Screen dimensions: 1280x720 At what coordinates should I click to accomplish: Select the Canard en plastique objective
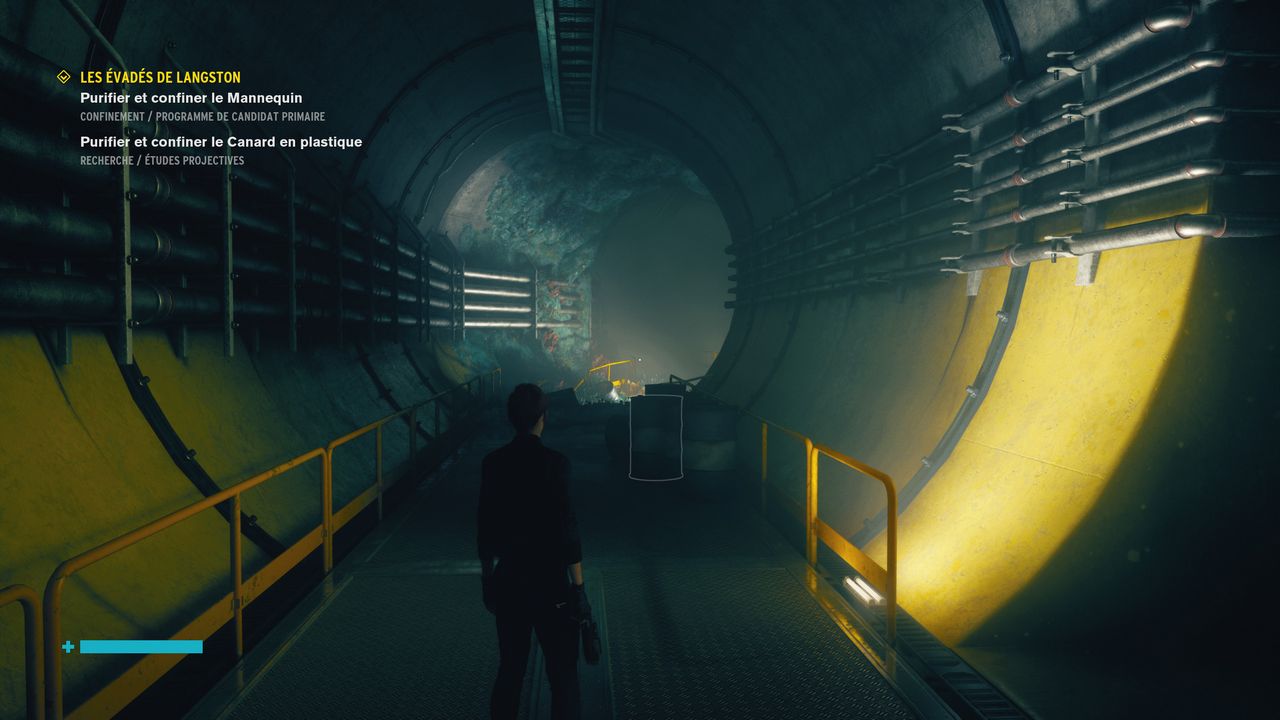point(221,142)
